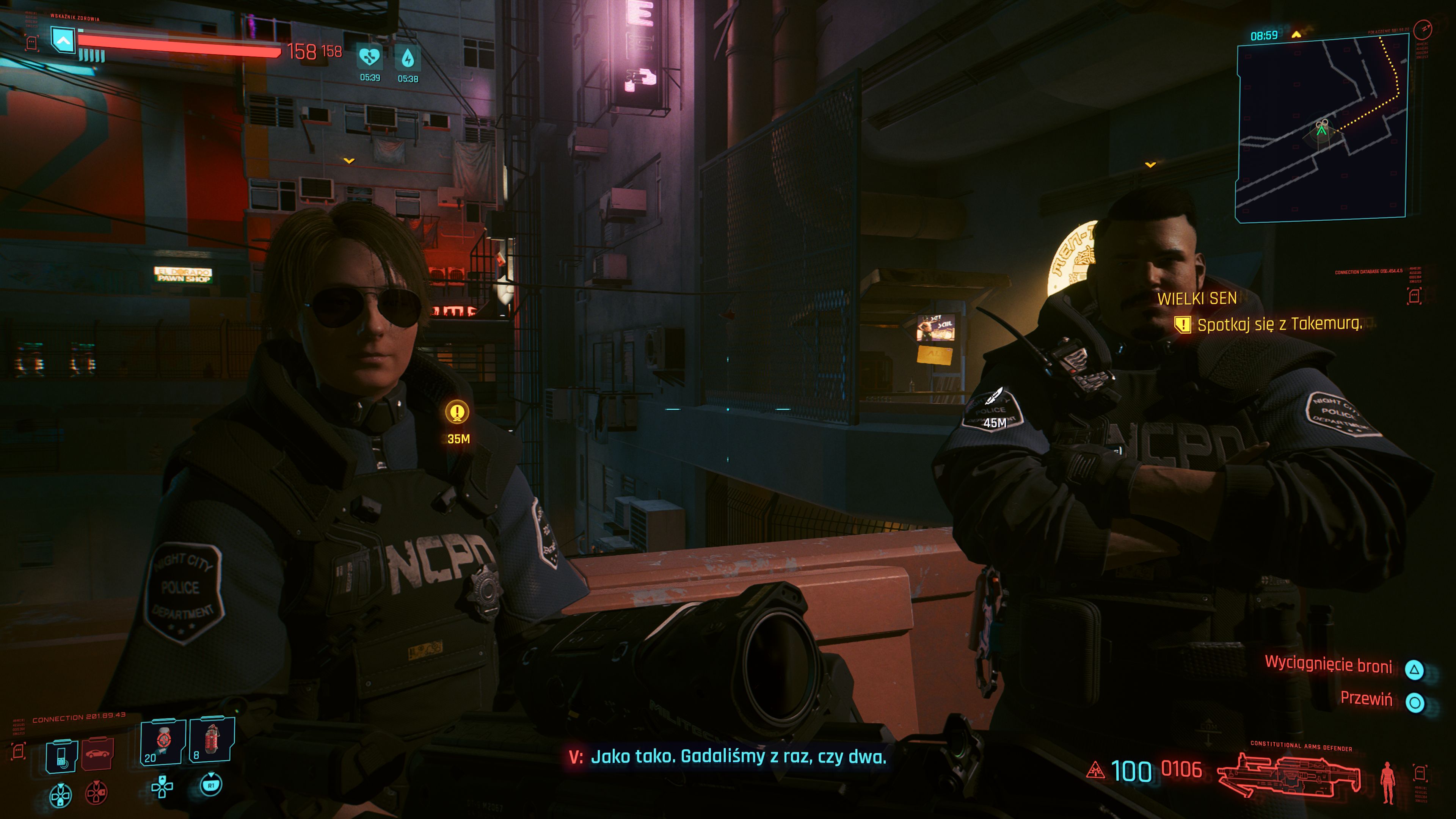This screenshot has height=819, width=1456.
Task: Click the feather marker at 45M
Action: click(994, 396)
